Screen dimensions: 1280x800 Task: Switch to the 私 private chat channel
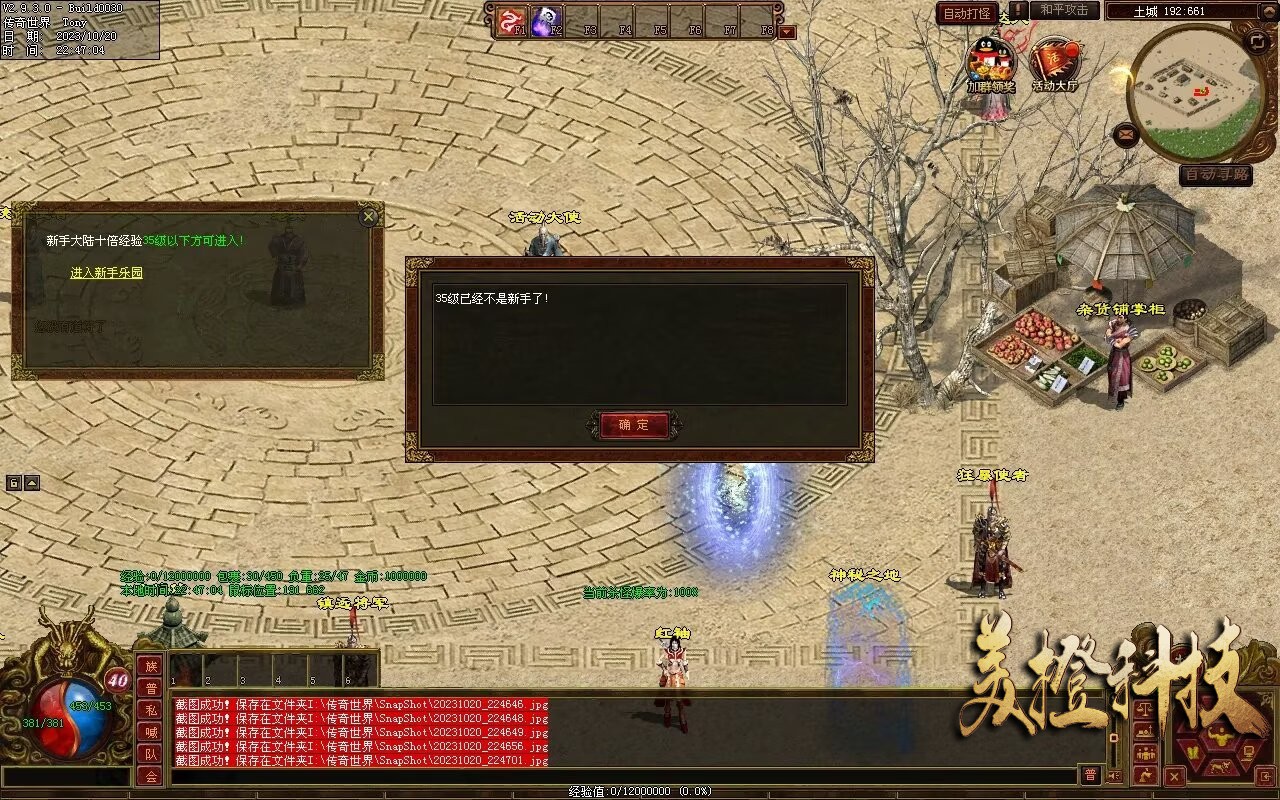(150, 710)
